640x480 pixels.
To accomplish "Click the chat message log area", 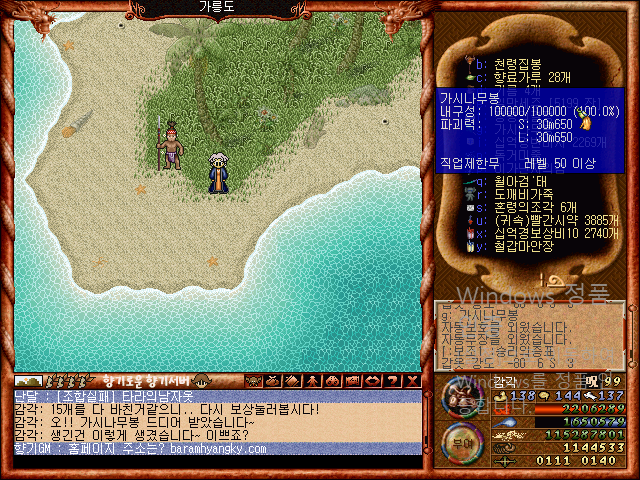I will tap(217, 422).
